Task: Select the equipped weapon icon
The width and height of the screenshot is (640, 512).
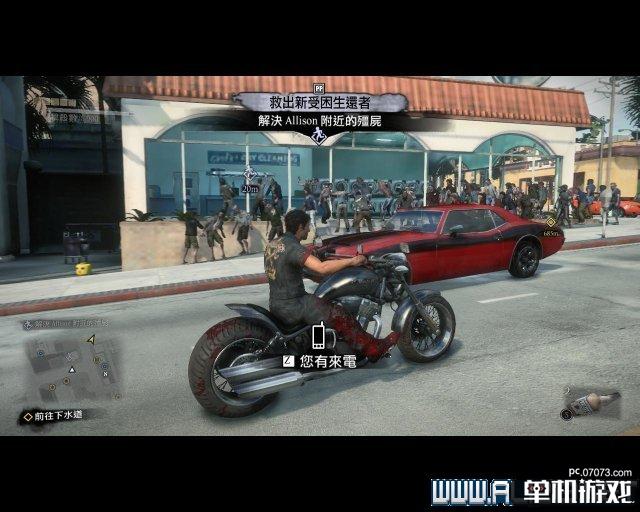Action: click(x=590, y=402)
